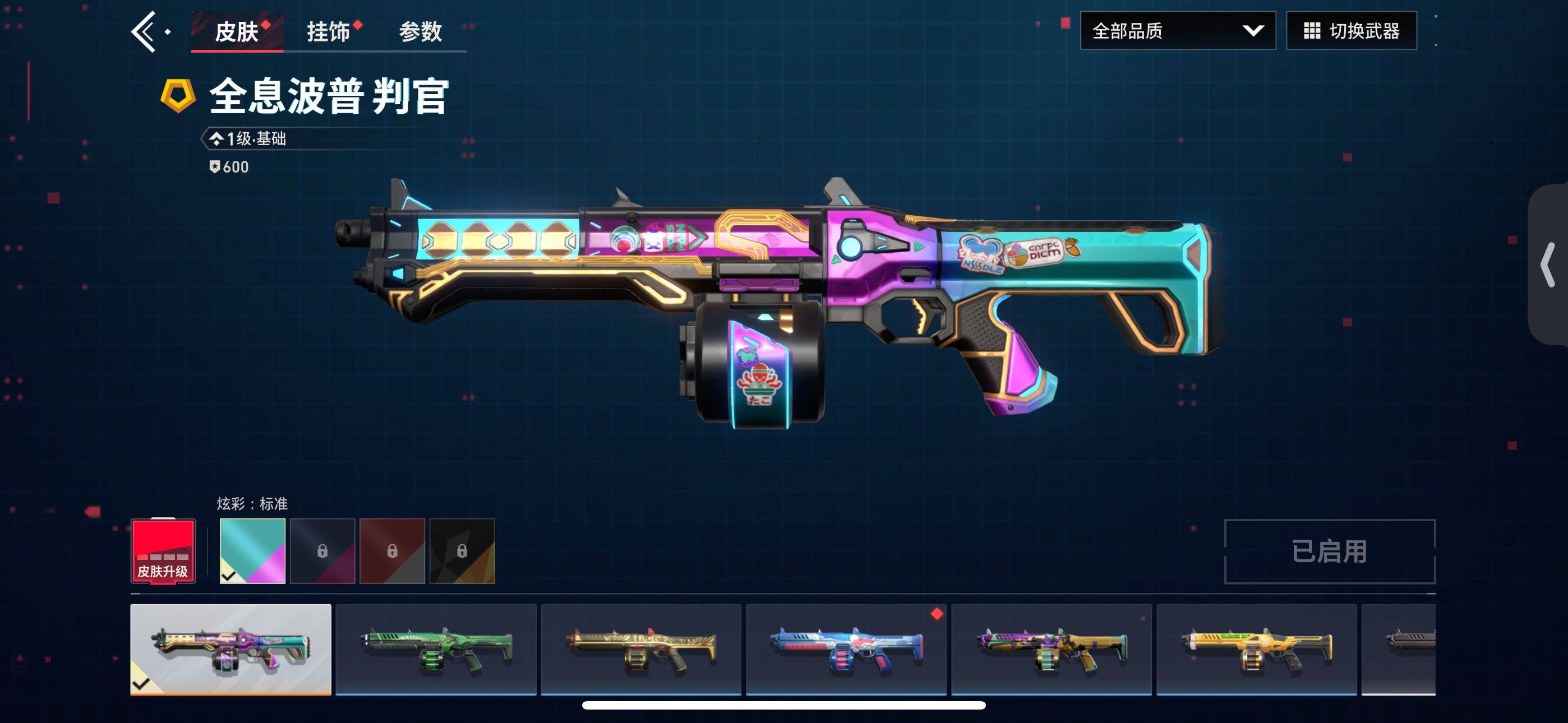Open the 挂饰 tab
The image size is (1568, 723).
(329, 31)
